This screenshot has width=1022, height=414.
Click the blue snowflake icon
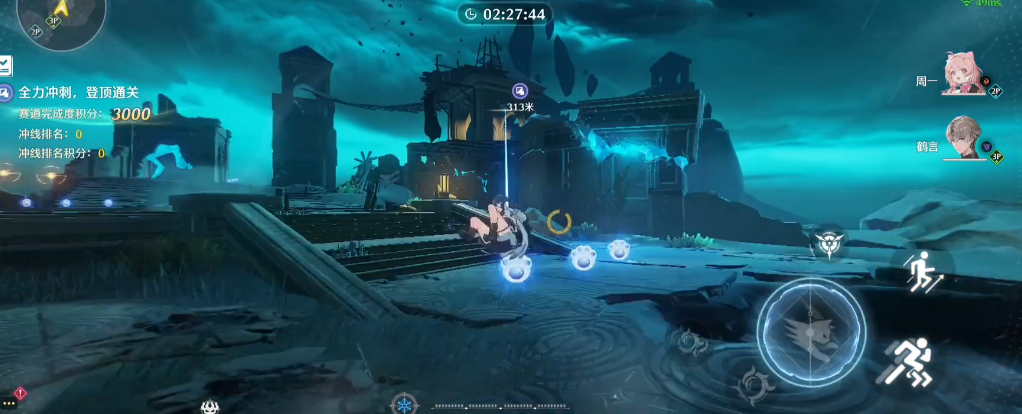coord(402,403)
